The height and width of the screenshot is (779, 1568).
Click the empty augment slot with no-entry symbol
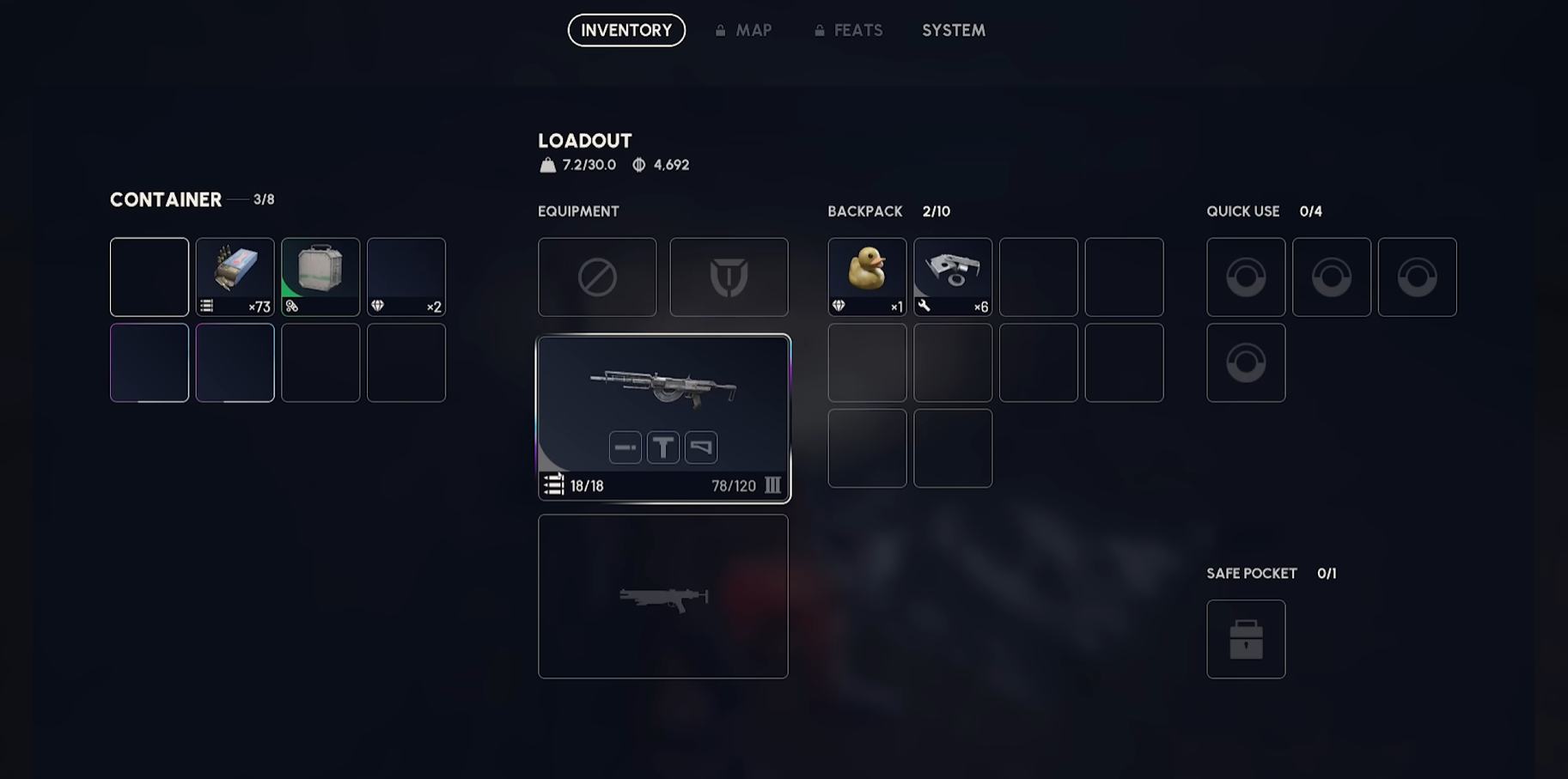point(597,277)
